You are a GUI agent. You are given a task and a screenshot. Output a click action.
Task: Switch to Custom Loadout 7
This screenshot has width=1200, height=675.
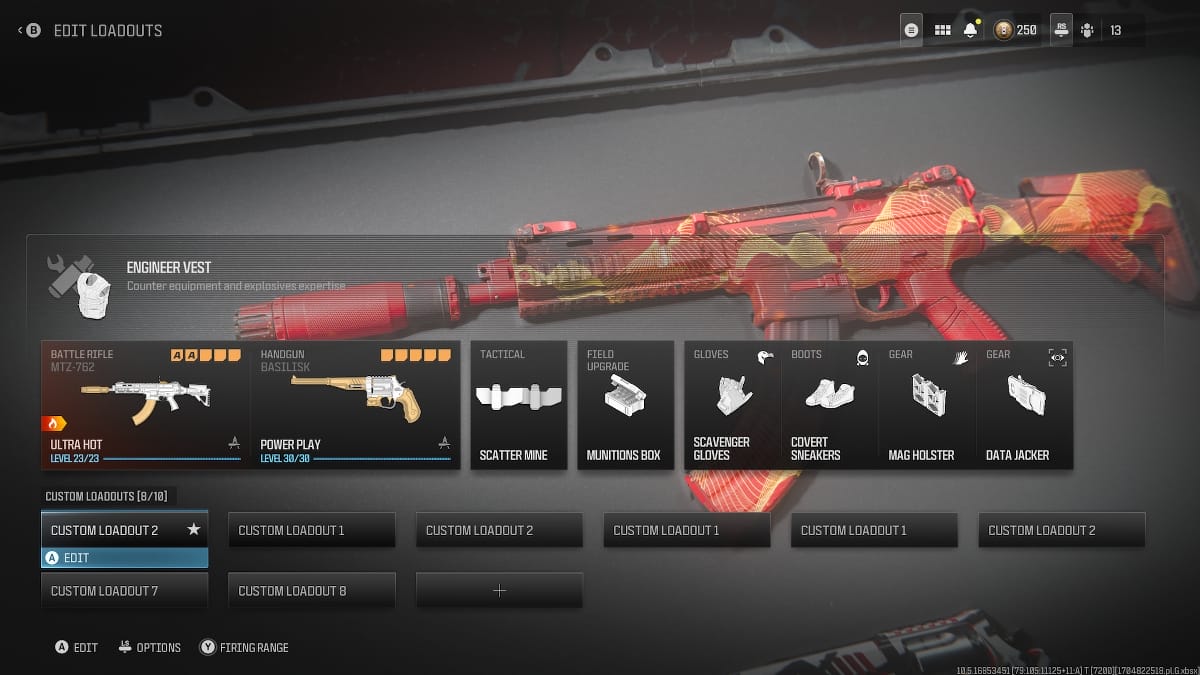pos(124,591)
